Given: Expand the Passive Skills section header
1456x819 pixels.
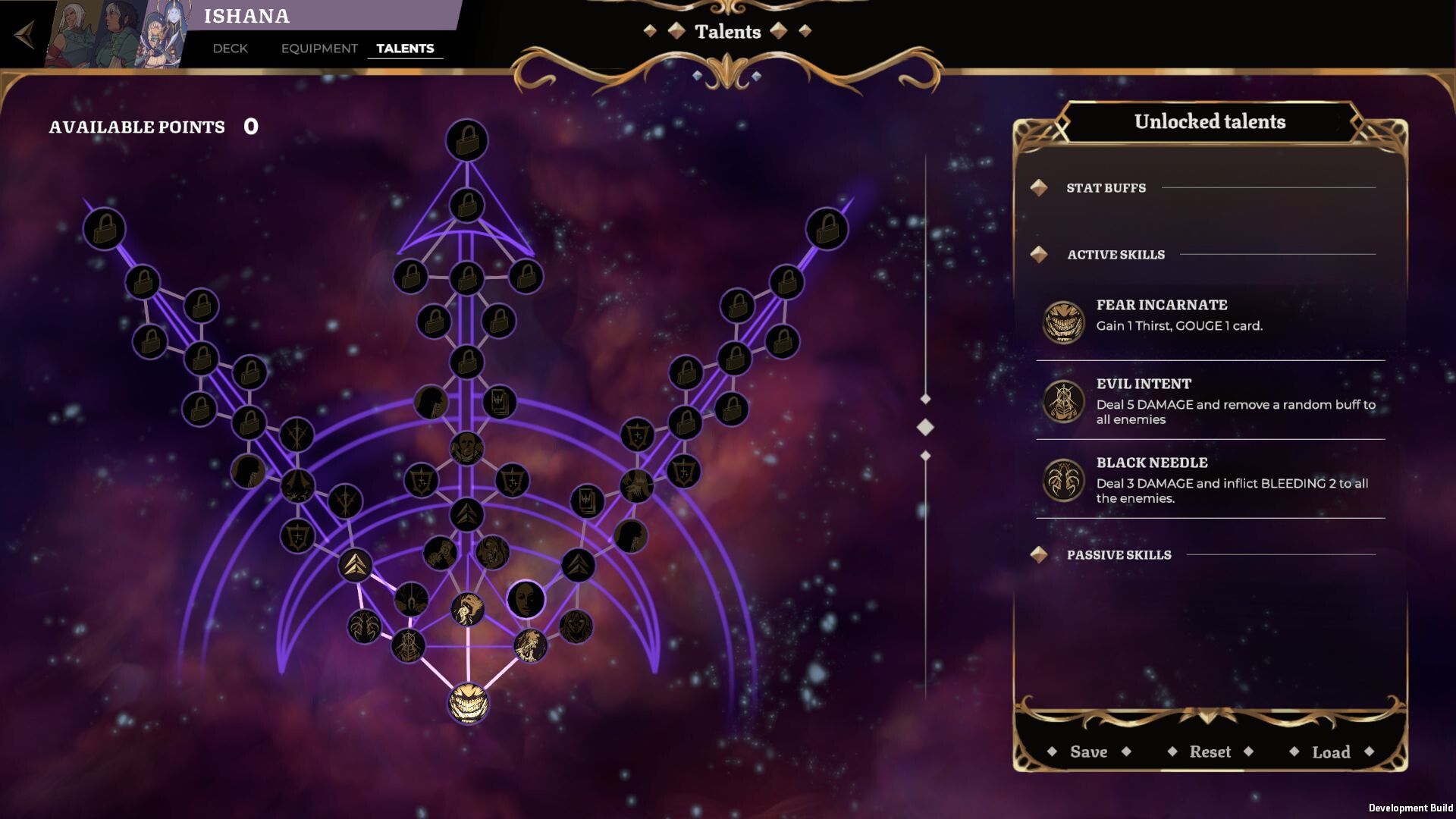Looking at the screenshot, I should click(x=1119, y=555).
